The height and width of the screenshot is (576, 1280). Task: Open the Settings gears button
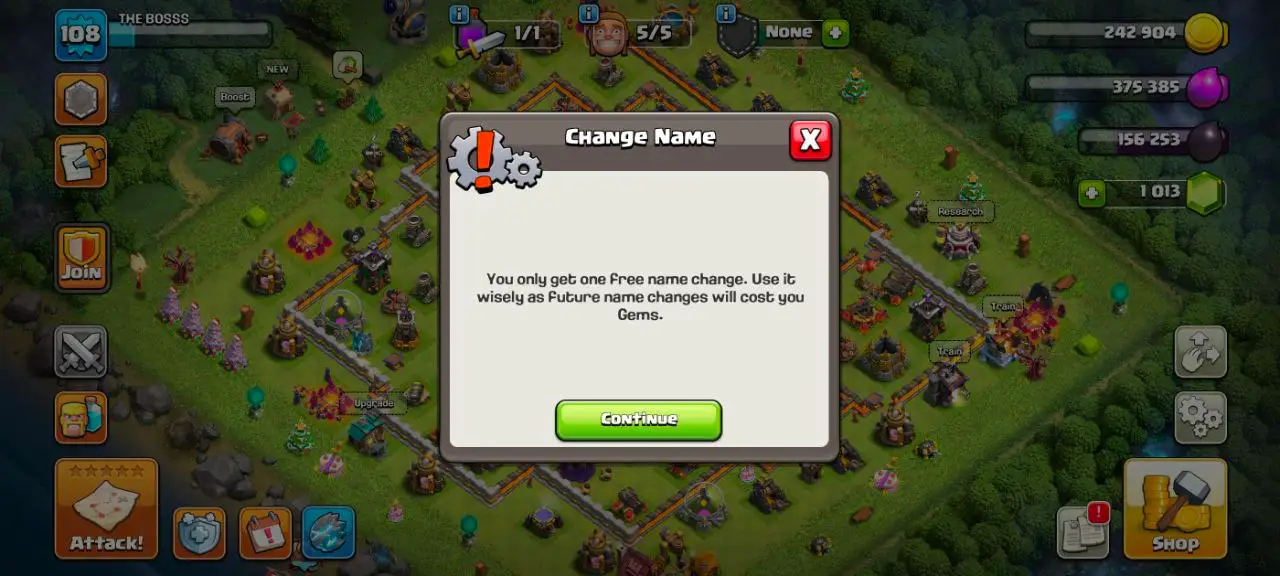pyautogui.click(x=1200, y=417)
